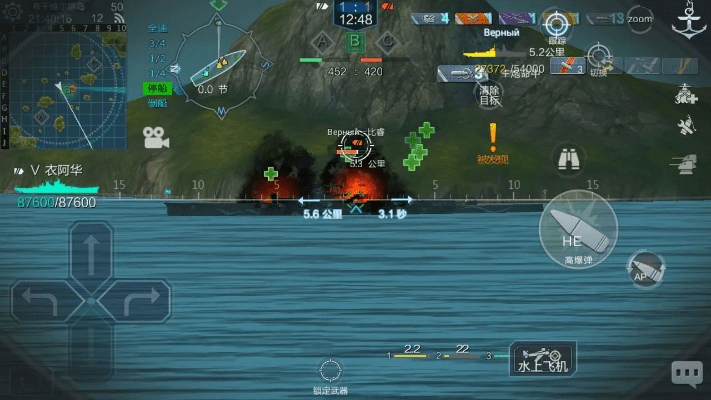711x400 pixels.
Task: Activate the binoculars view
Action: [568, 158]
